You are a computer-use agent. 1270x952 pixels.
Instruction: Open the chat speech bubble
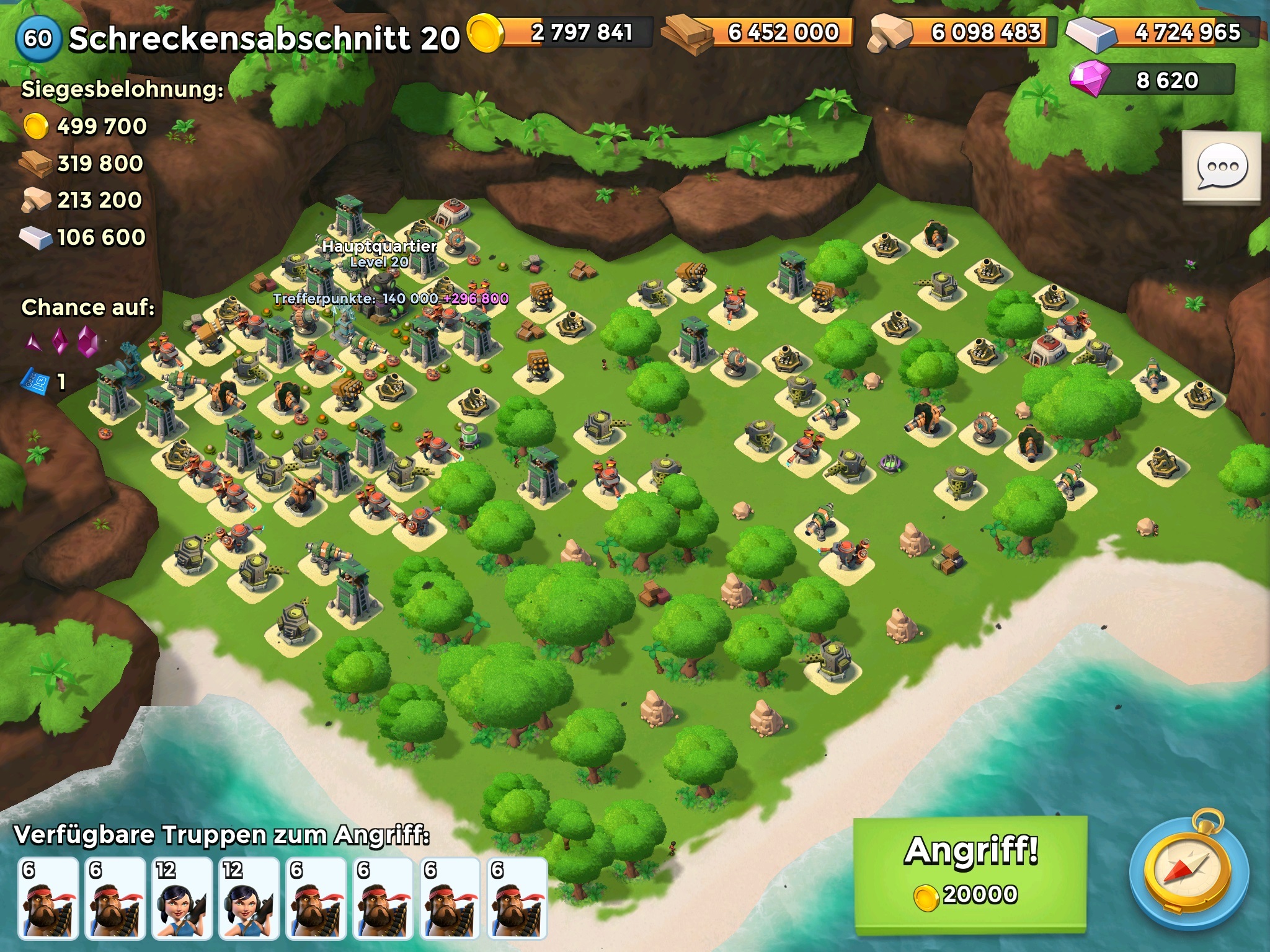(1221, 166)
